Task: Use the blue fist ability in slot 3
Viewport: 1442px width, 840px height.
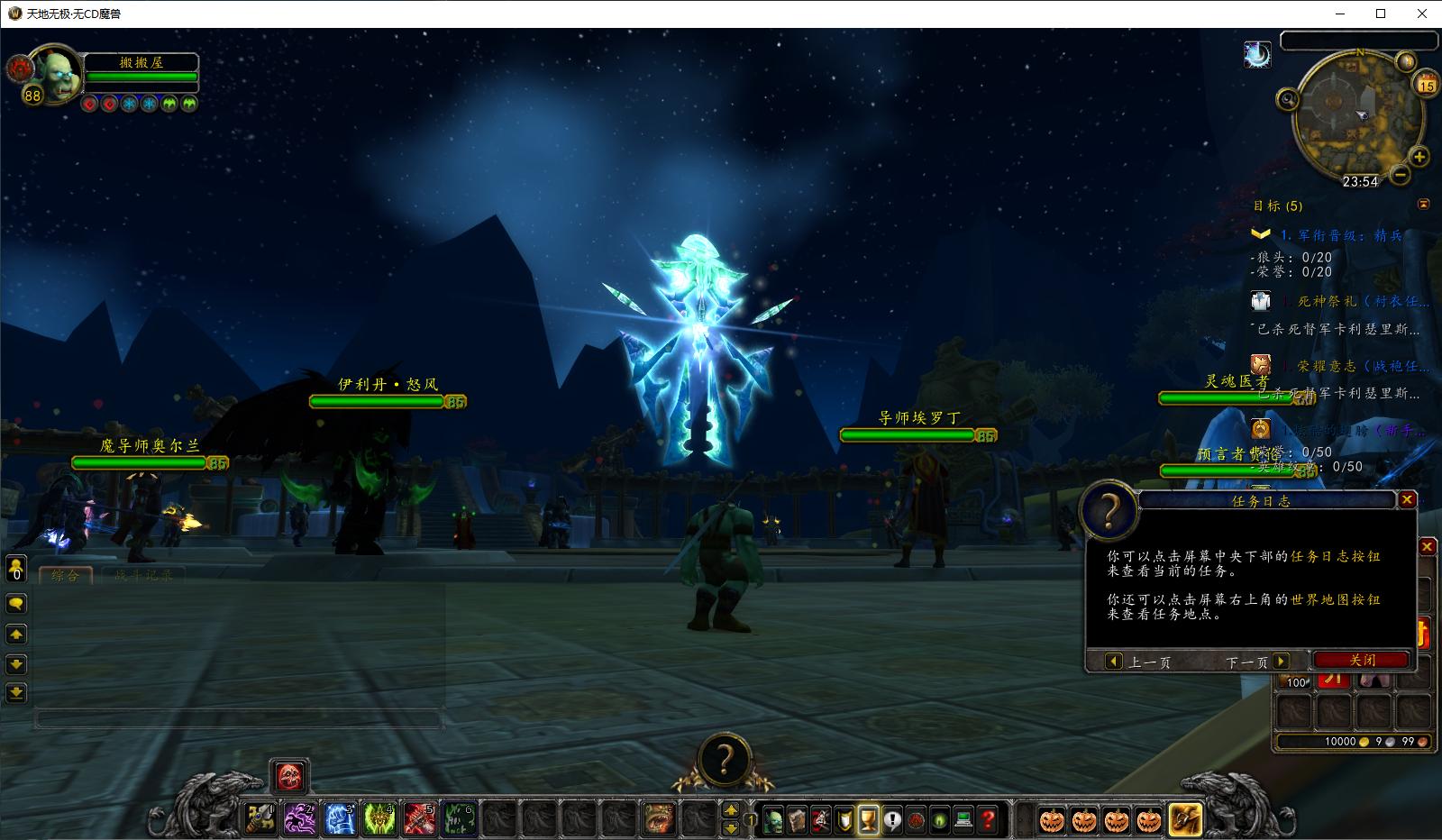Action: pos(340,818)
